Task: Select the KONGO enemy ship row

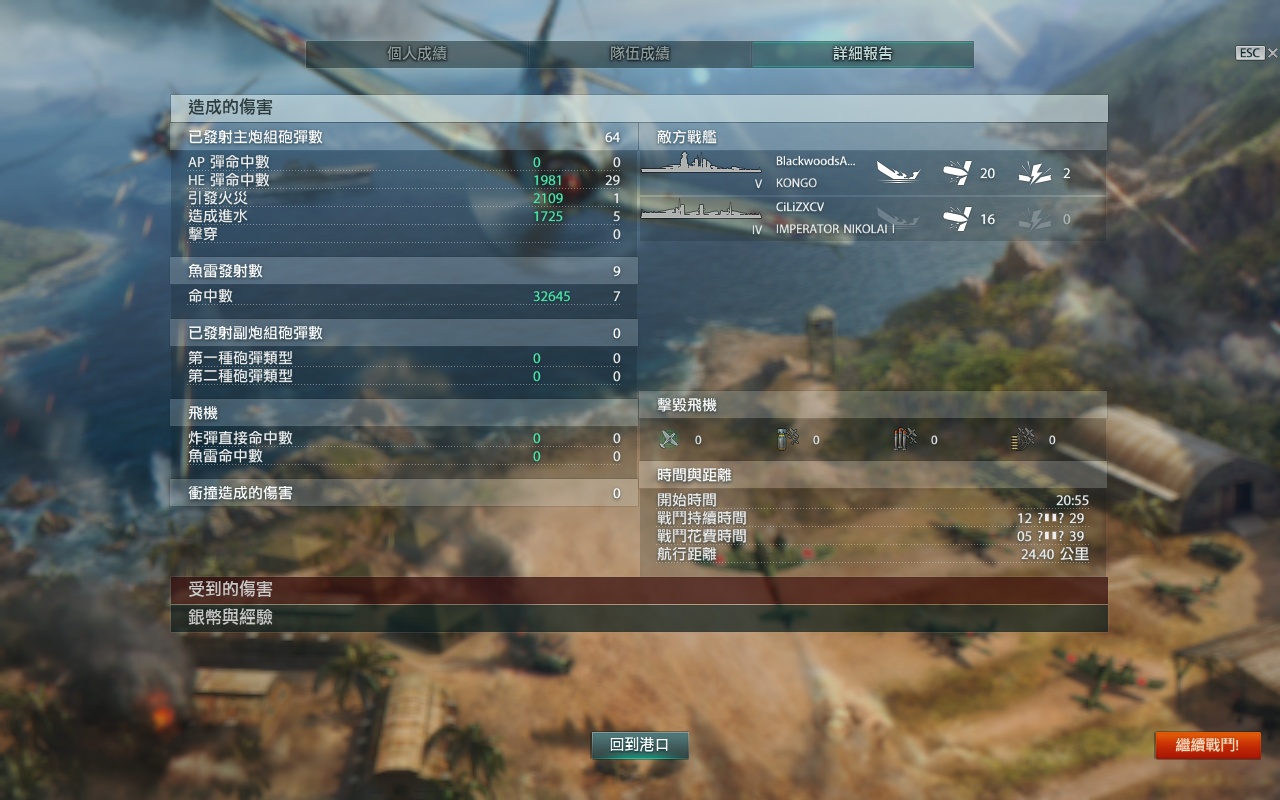Action: coord(872,173)
